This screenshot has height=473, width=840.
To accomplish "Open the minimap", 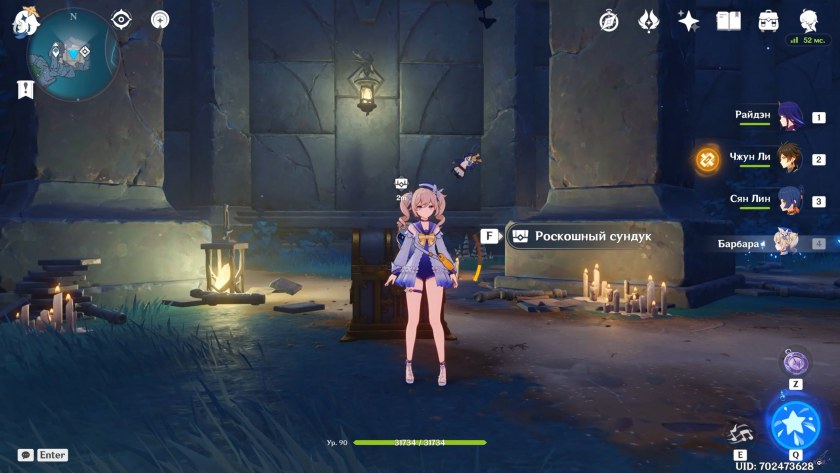I will coord(73,53).
